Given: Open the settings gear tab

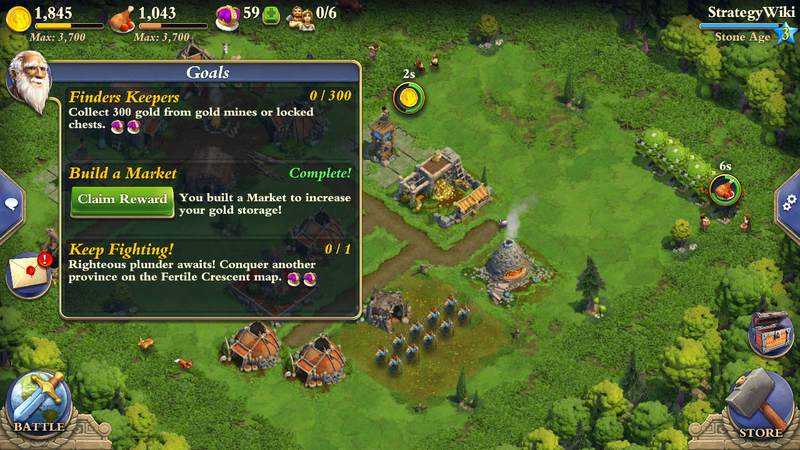Looking at the screenshot, I should click(789, 202).
